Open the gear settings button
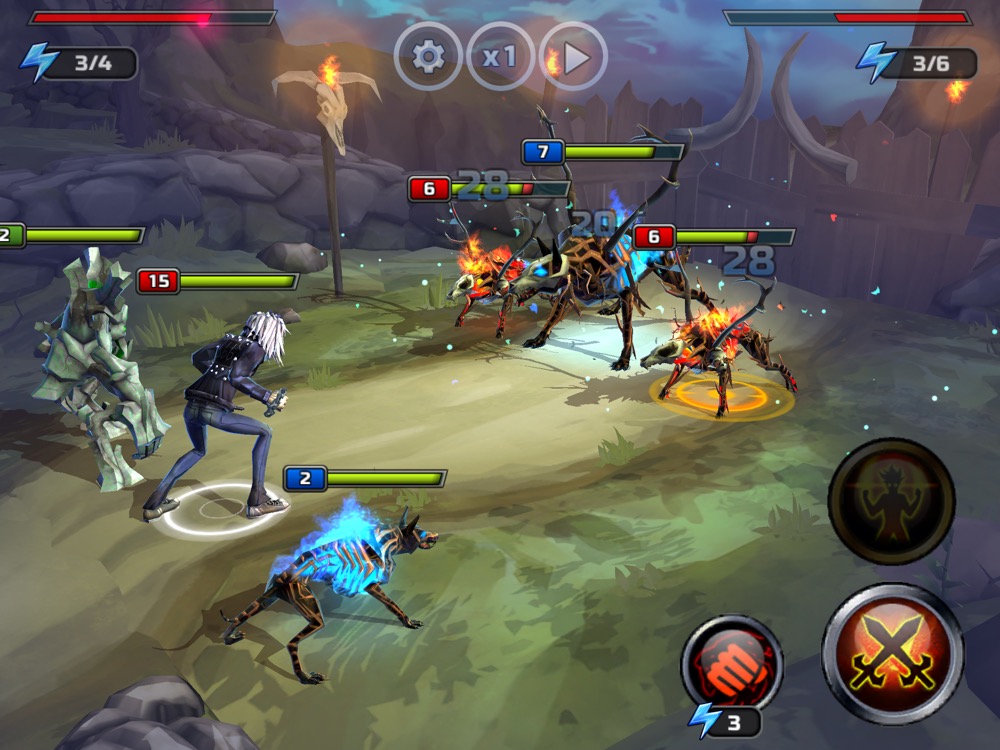This screenshot has width=1000, height=750. click(x=428, y=56)
